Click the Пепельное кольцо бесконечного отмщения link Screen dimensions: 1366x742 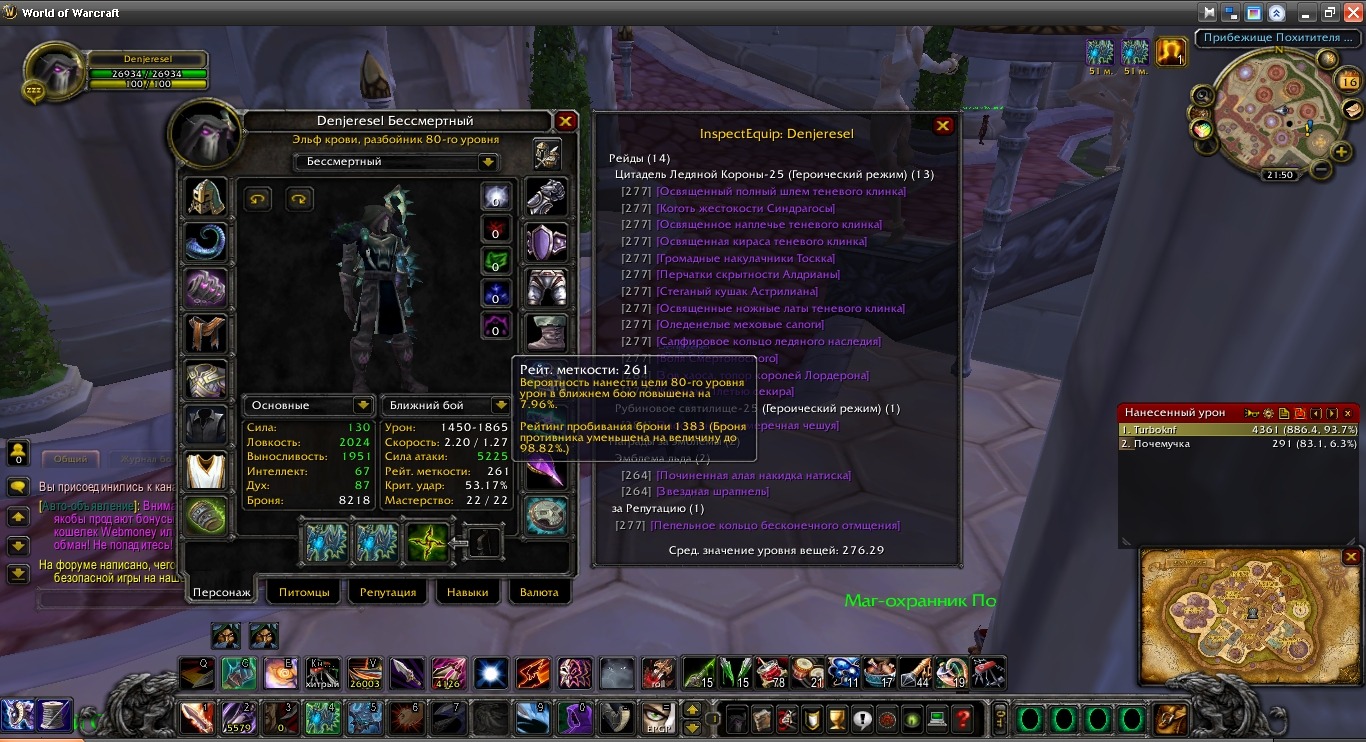coord(775,525)
